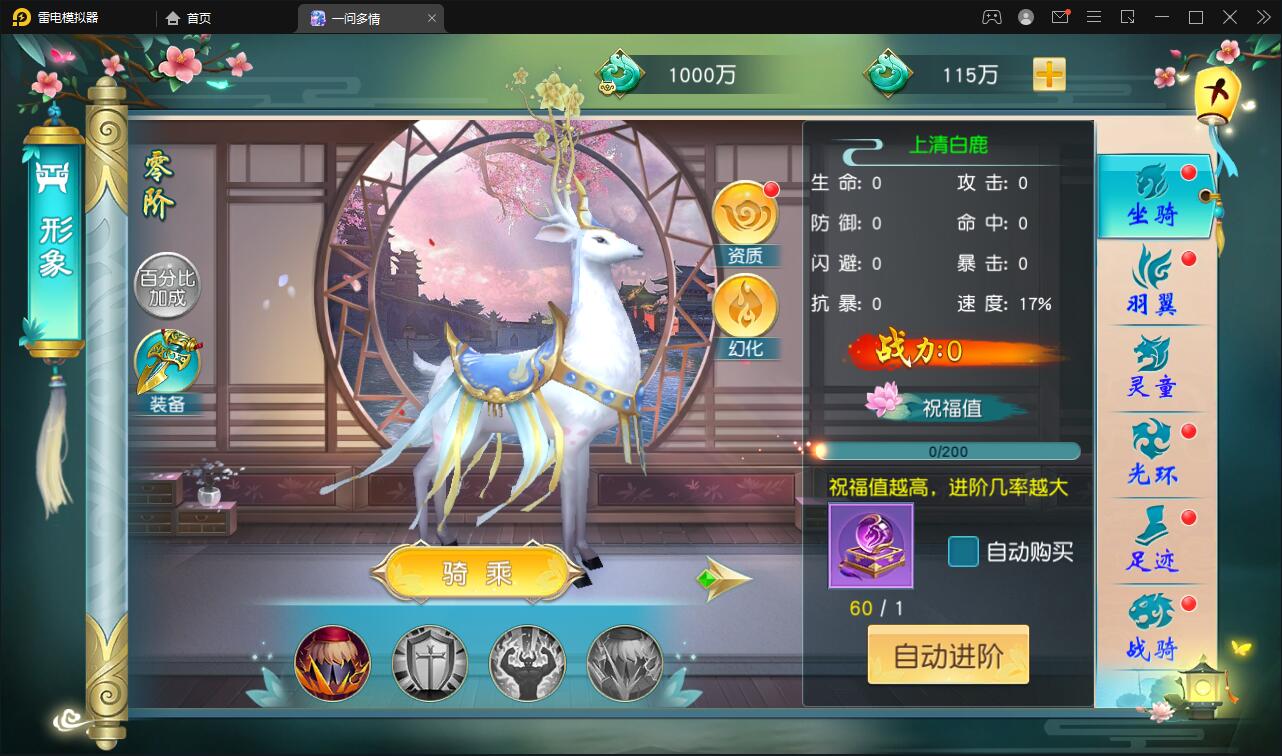Click the shield skill icon at bottom

[429, 662]
